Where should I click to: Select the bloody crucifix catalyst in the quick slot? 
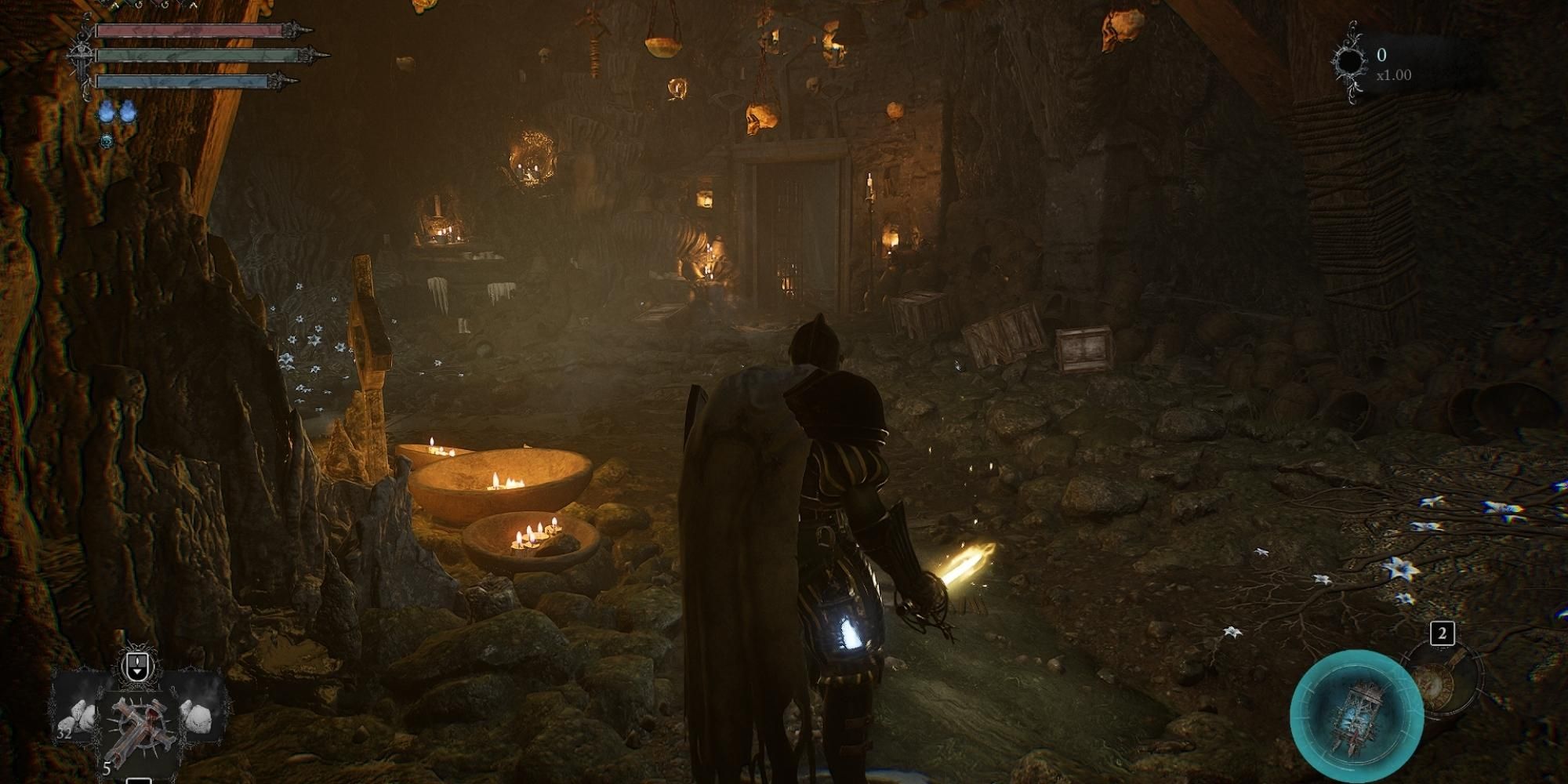pos(140,724)
